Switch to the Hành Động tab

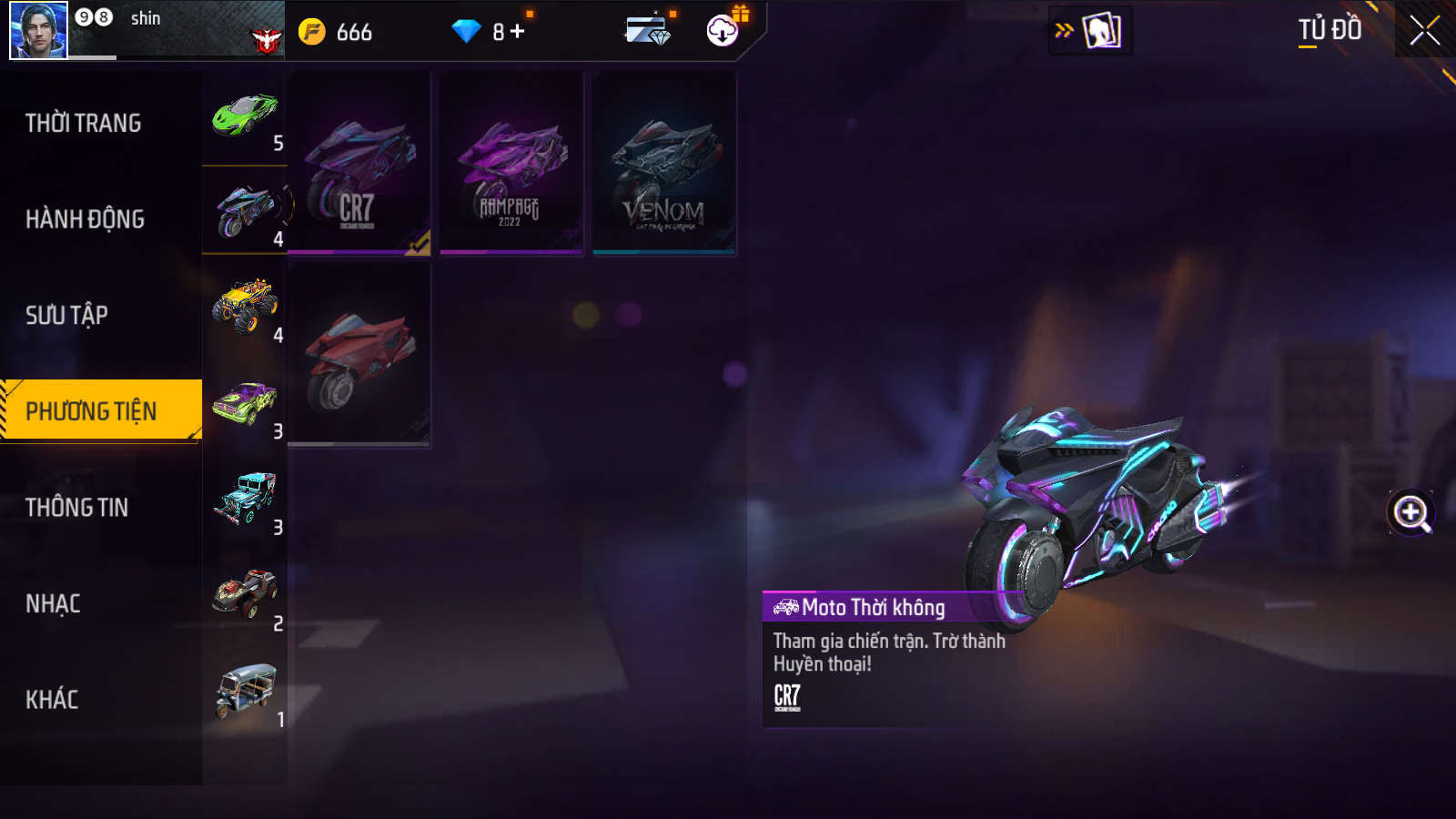click(x=85, y=219)
